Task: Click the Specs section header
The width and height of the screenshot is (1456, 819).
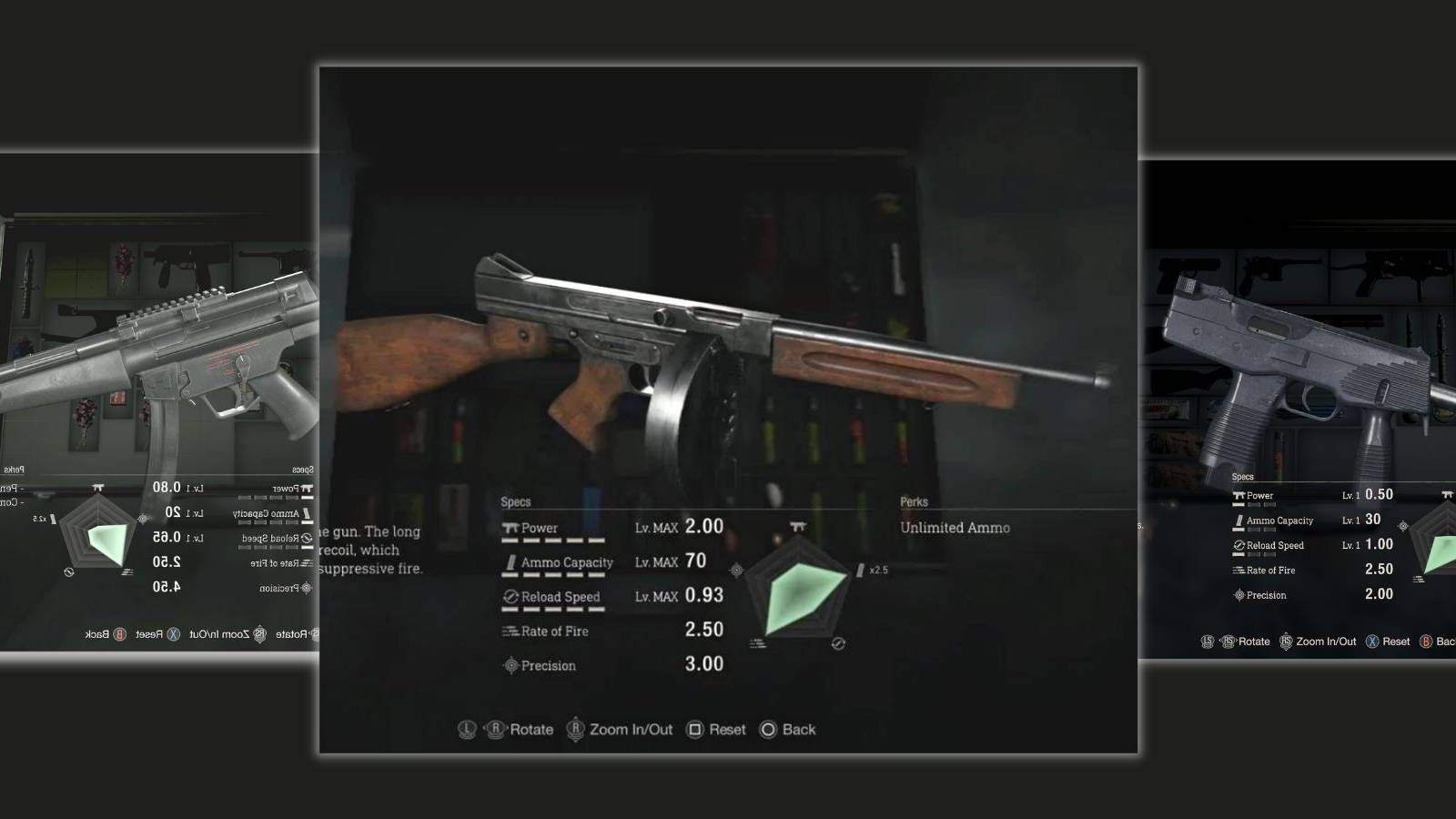Action: (x=517, y=501)
